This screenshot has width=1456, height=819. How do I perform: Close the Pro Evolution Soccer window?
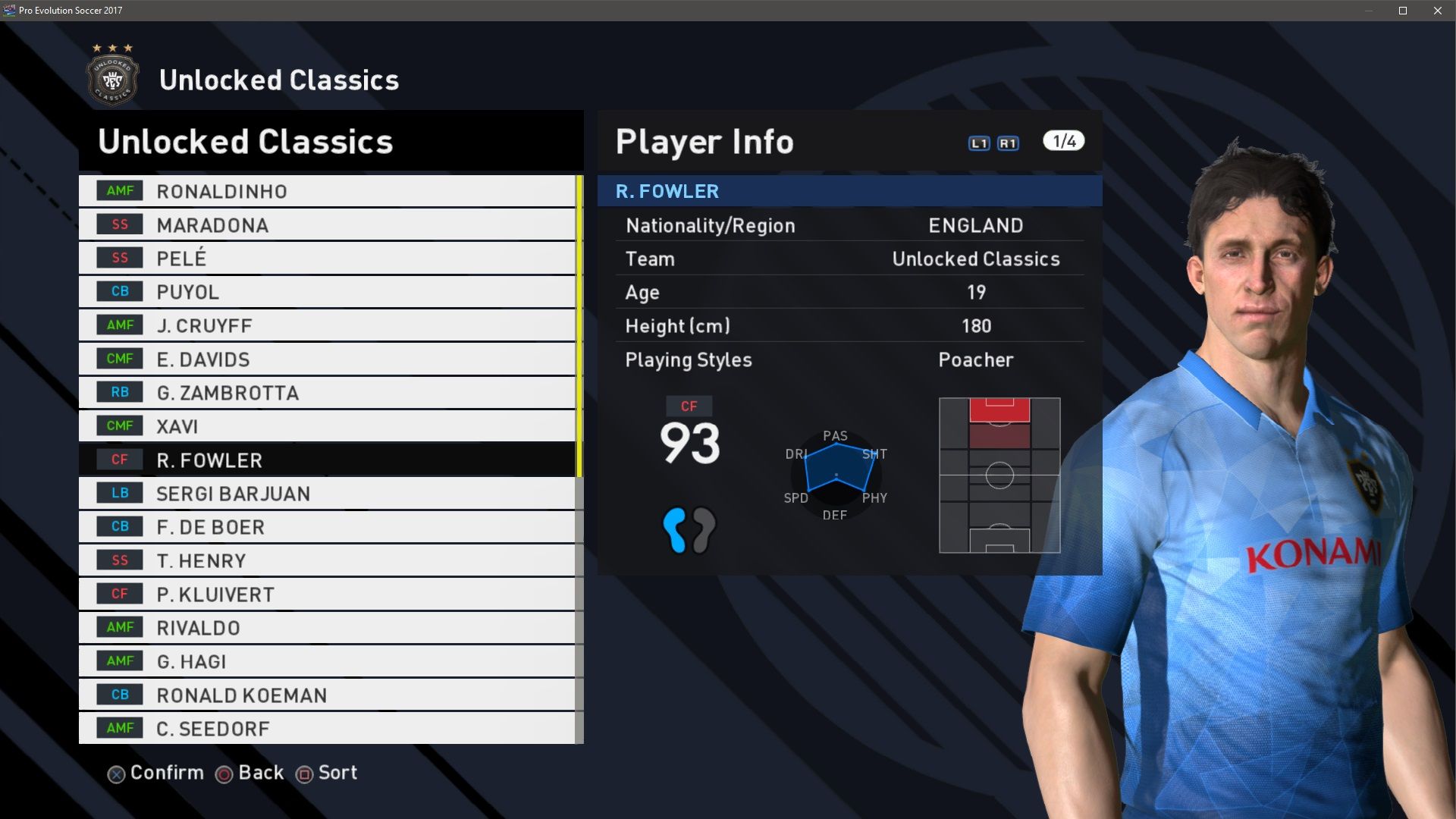click(1438, 11)
